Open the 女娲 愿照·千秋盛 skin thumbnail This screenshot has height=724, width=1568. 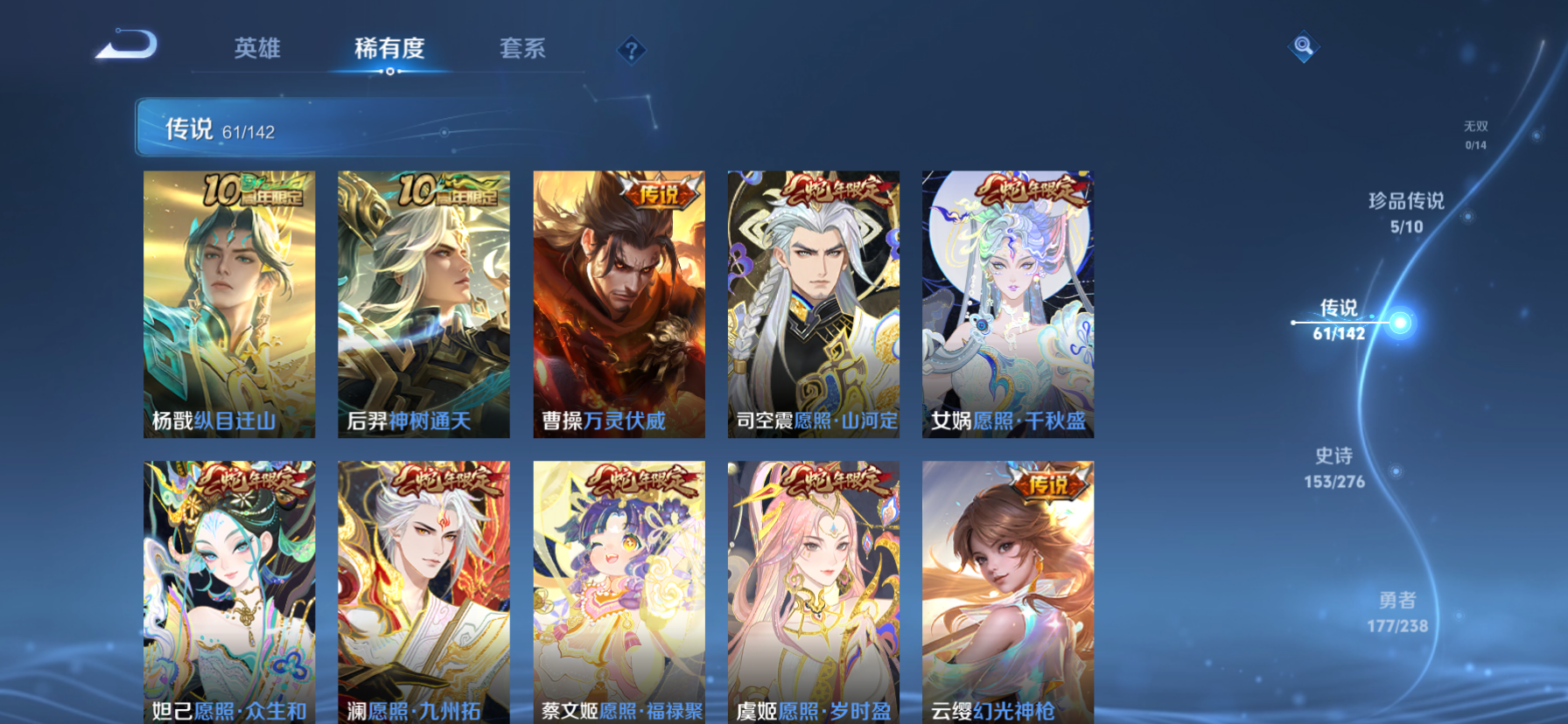pos(1006,302)
